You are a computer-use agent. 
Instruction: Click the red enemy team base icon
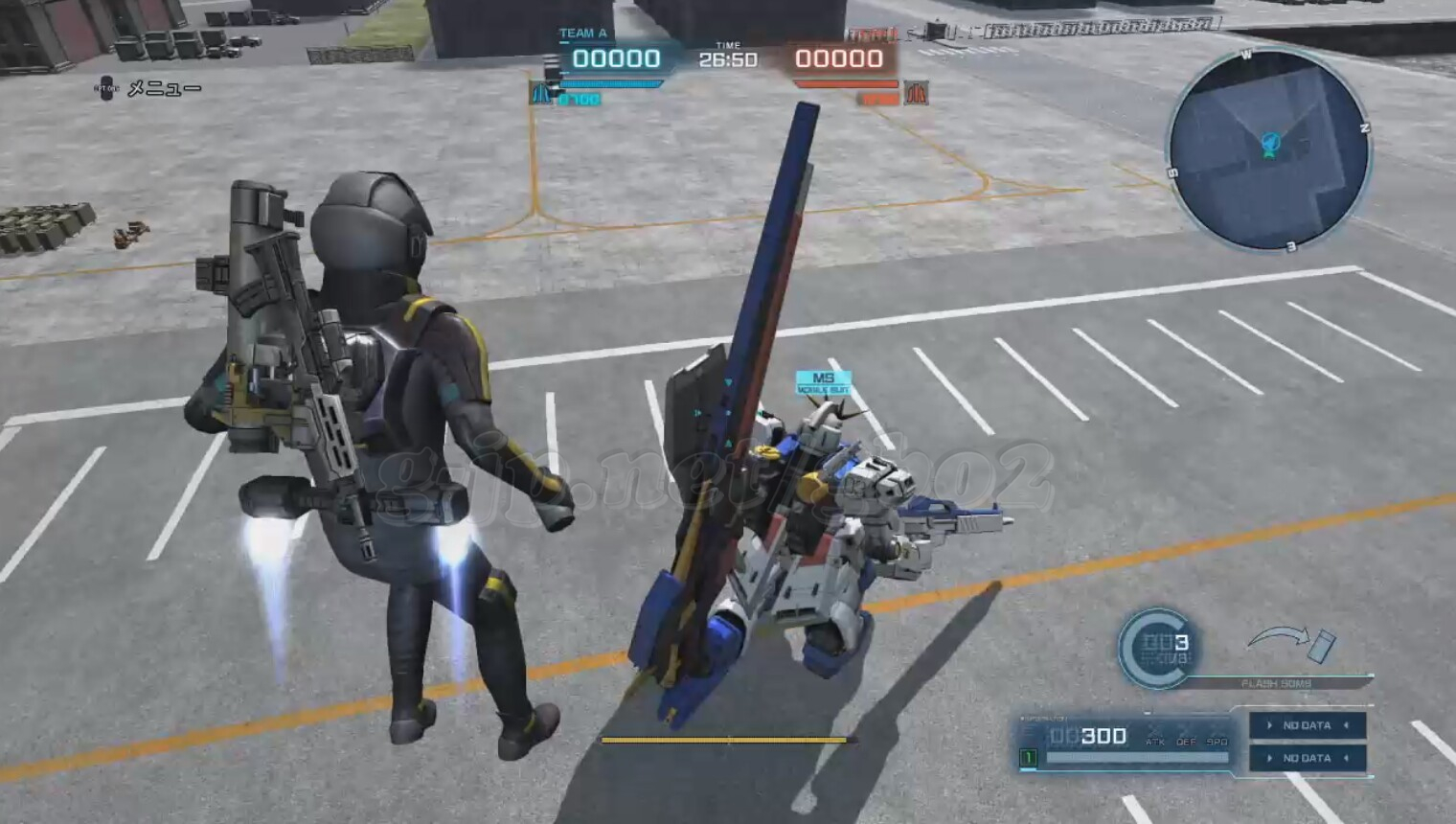[x=916, y=93]
